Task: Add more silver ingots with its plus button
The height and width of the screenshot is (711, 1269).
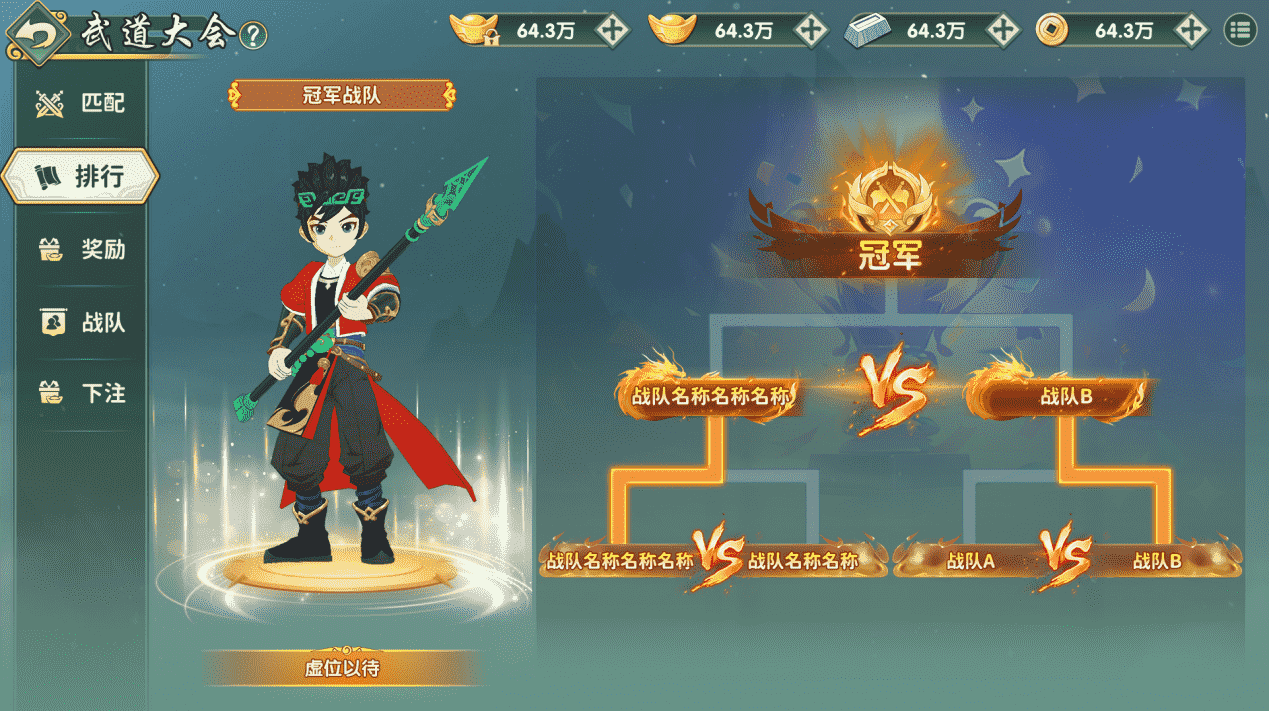Action: (x=1003, y=31)
